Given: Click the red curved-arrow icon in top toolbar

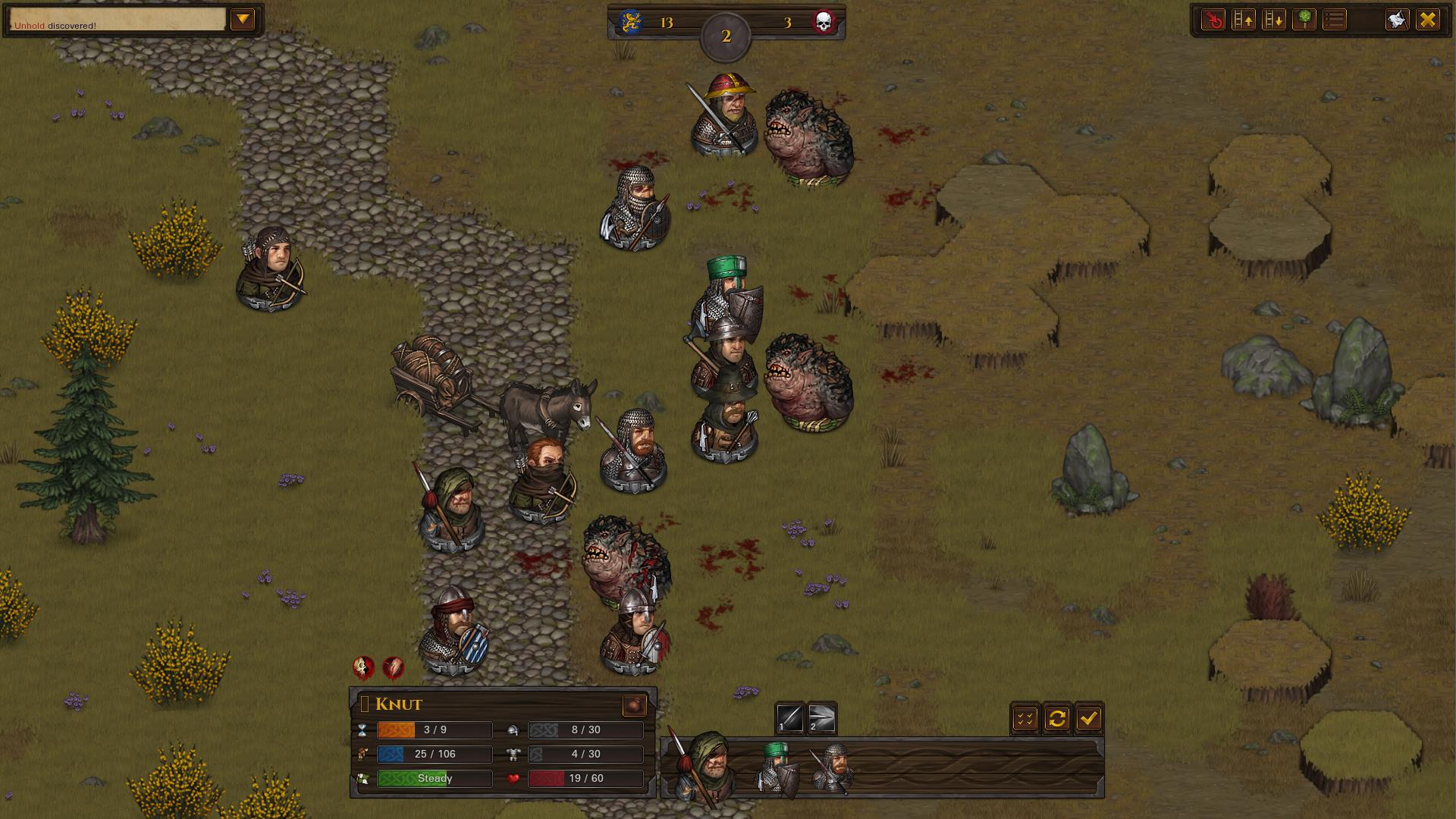Looking at the screenshot, I should [1213, 19].
